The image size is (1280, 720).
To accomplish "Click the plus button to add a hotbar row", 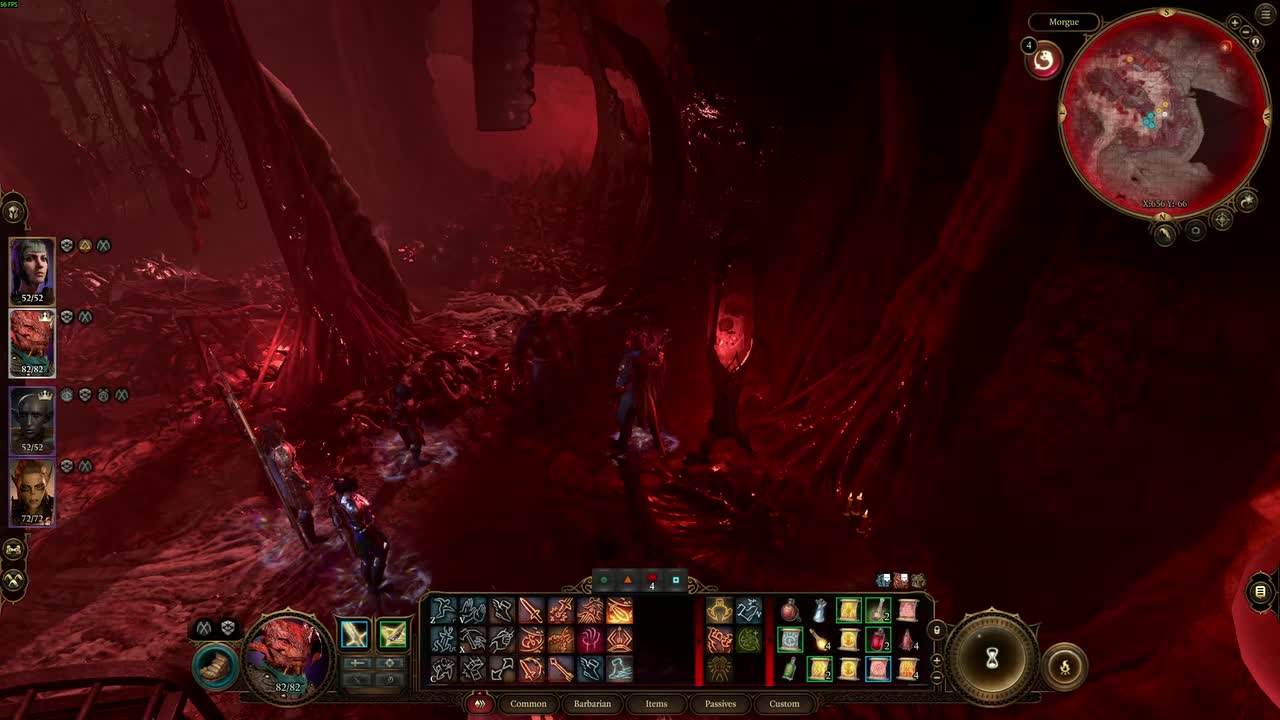I will click(x=936, y=660).
